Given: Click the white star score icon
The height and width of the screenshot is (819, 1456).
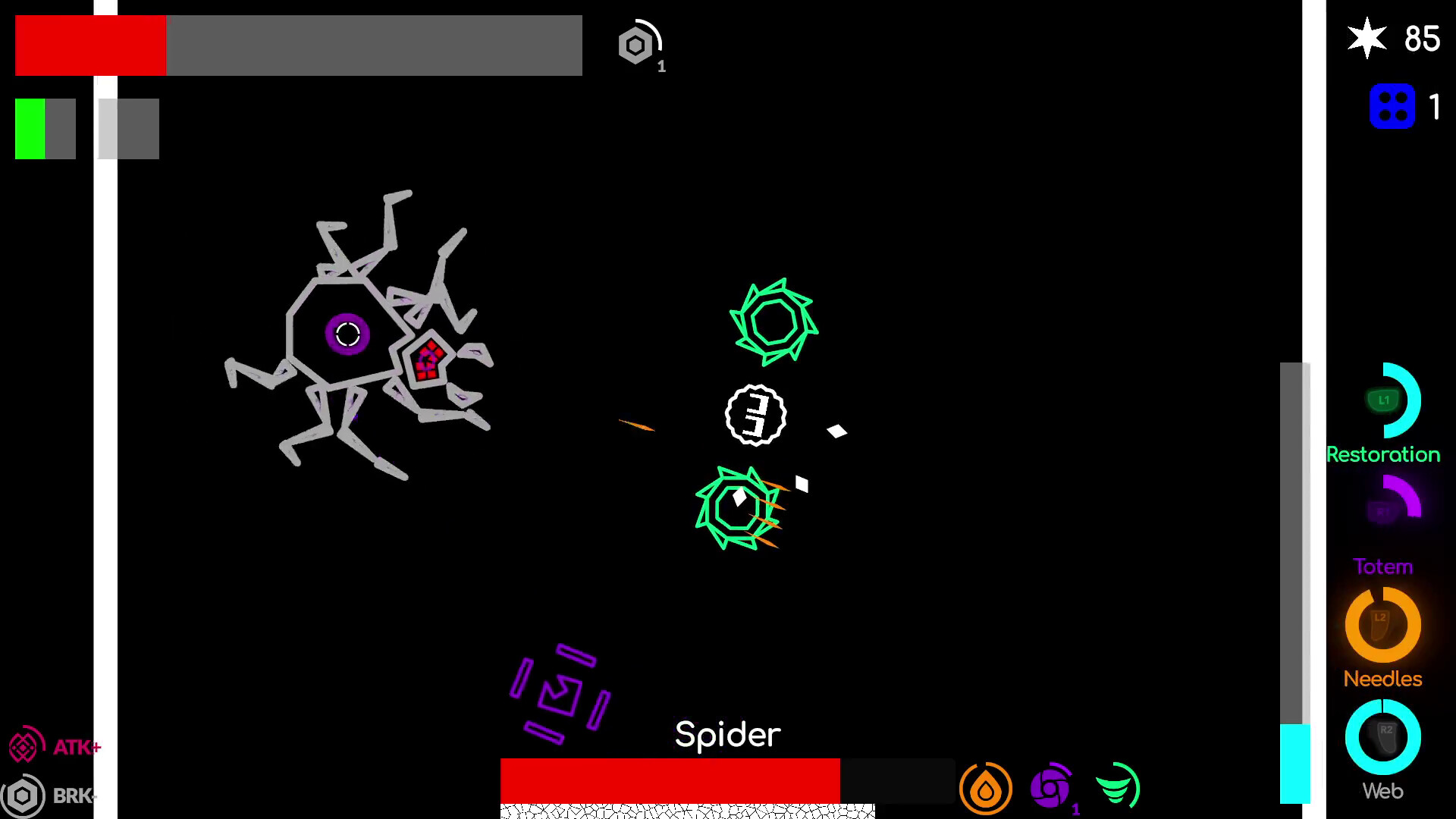Looking at the screenshot, I should tap(1367, 37).
